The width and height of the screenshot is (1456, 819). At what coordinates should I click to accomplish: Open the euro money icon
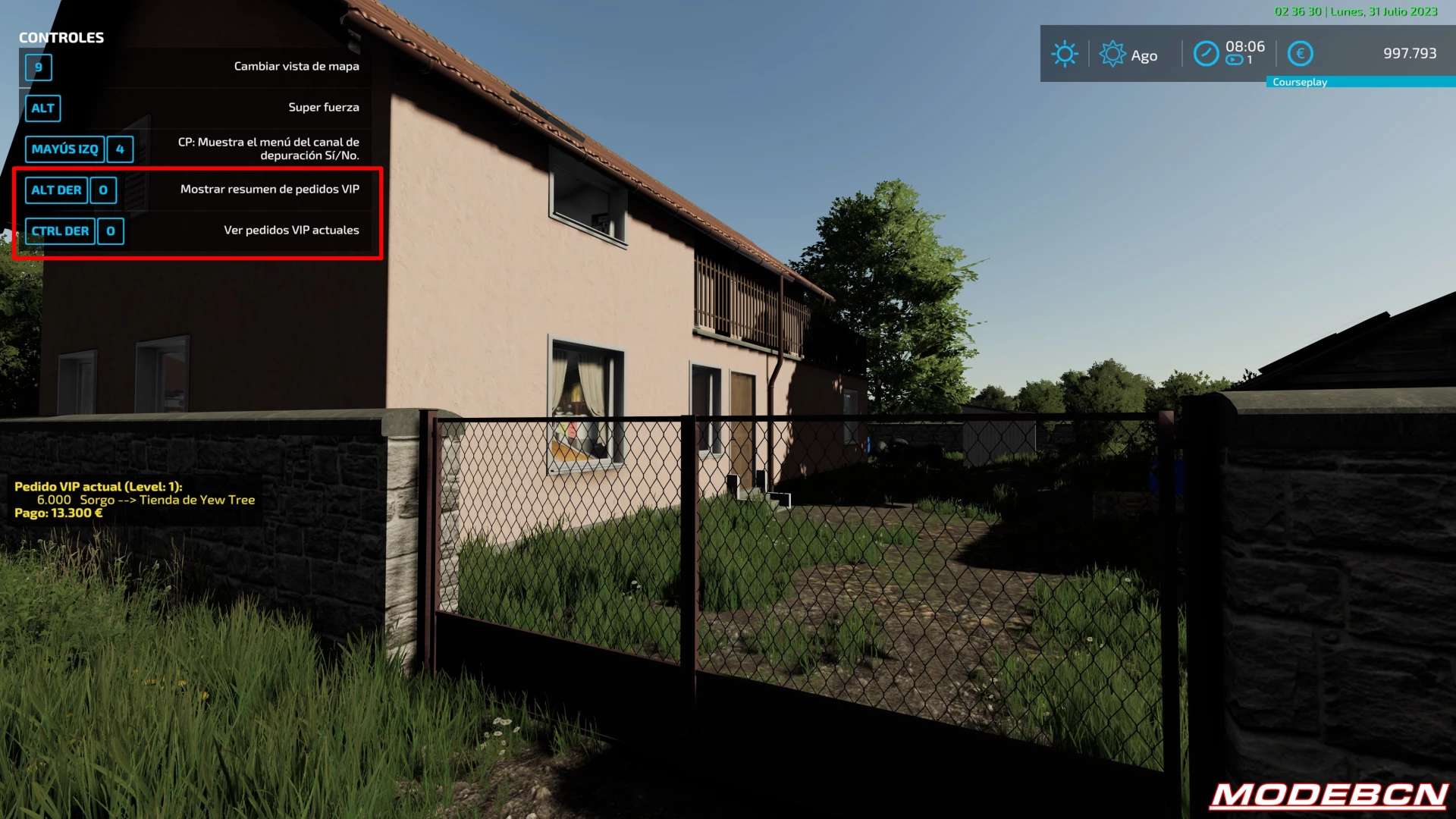pyautogui.click(x=1300, y=54)
